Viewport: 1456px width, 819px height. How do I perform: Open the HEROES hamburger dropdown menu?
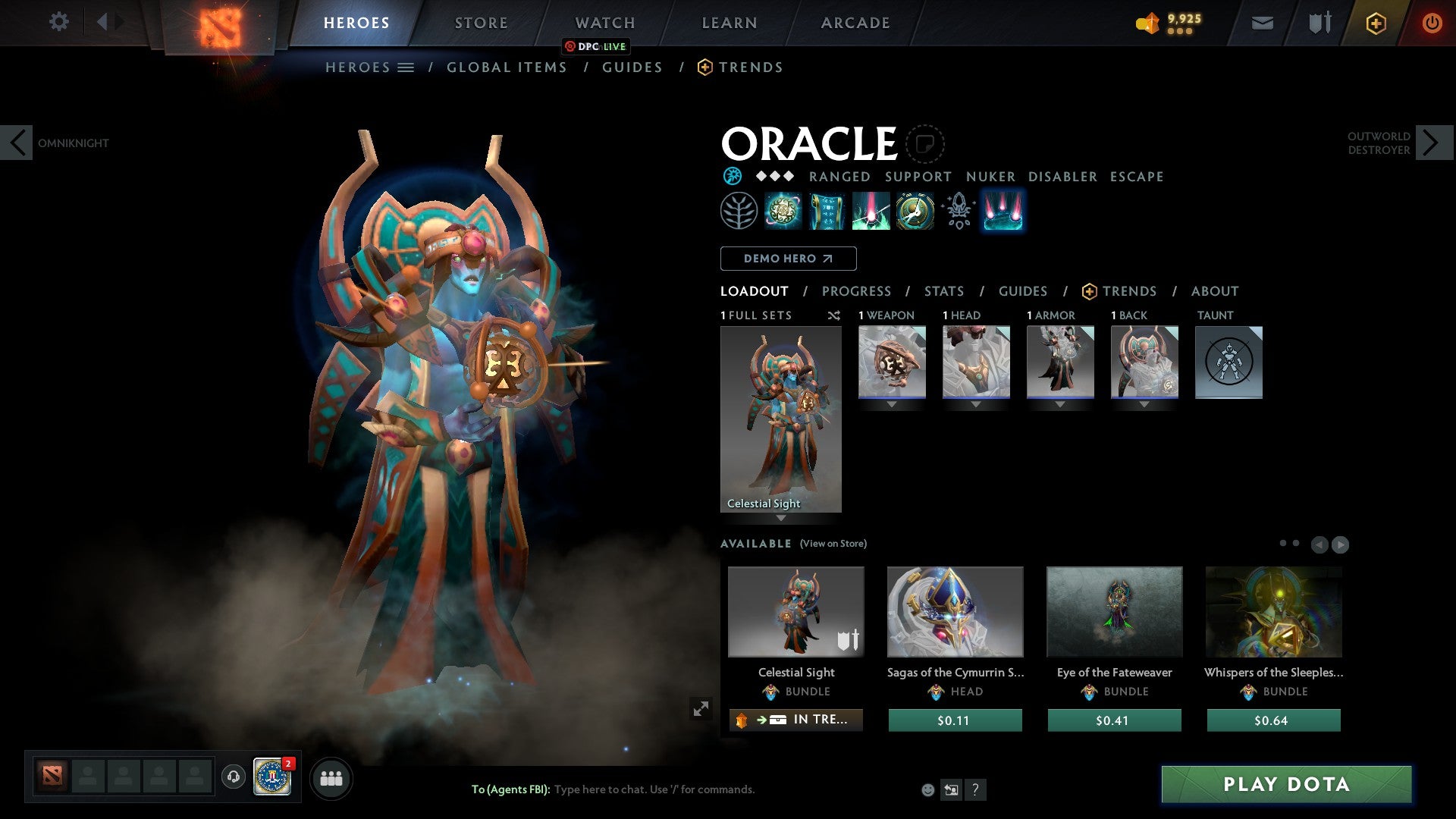(406, 67)
